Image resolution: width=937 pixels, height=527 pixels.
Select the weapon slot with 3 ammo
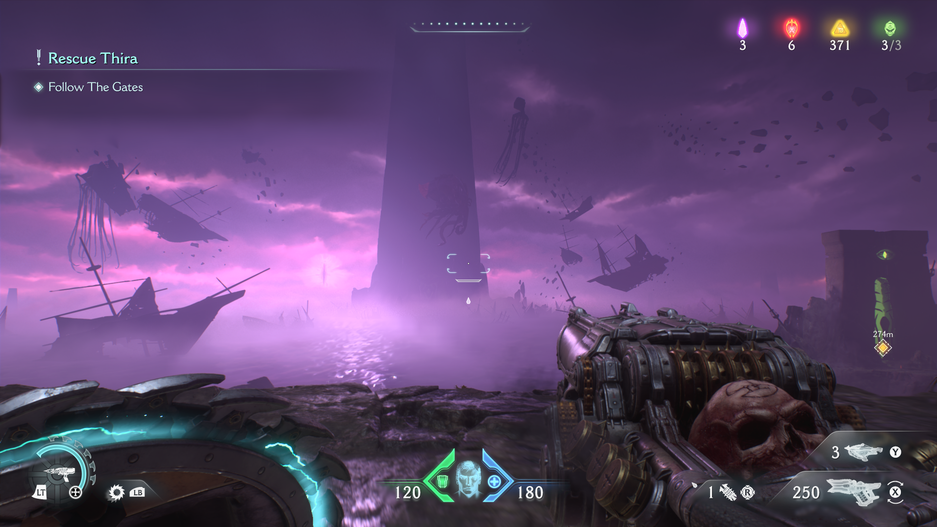[x=864, y=452]
